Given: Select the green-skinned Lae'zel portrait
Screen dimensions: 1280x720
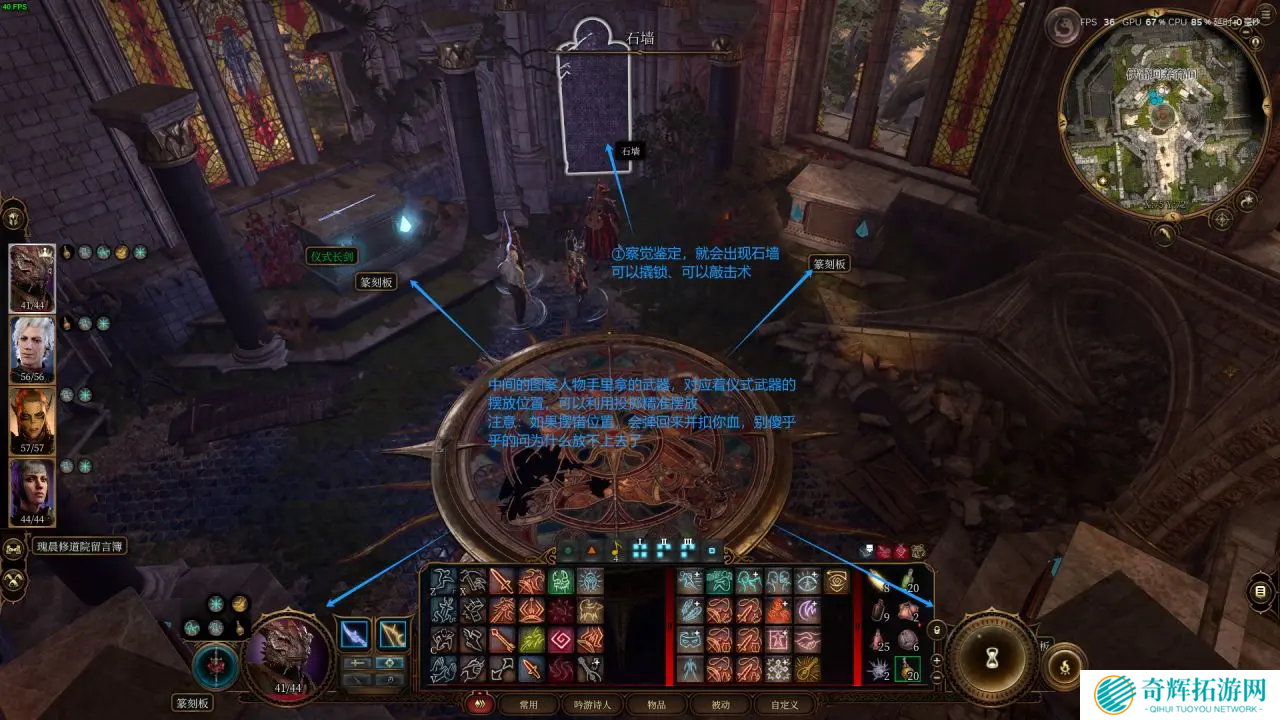Looking at the screenshot, I should (32, 420).
